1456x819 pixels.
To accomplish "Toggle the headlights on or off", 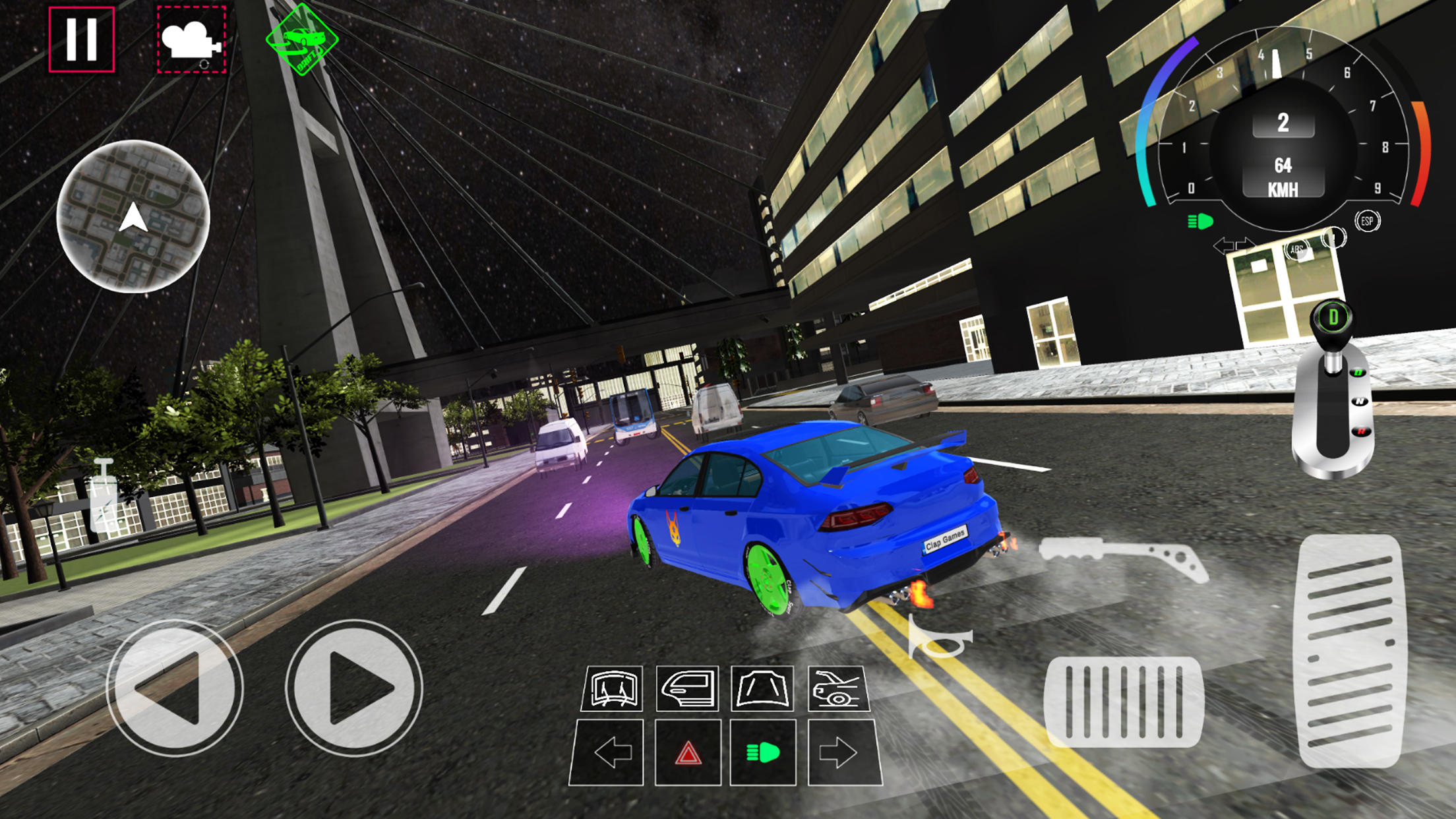I will (763, 752).
